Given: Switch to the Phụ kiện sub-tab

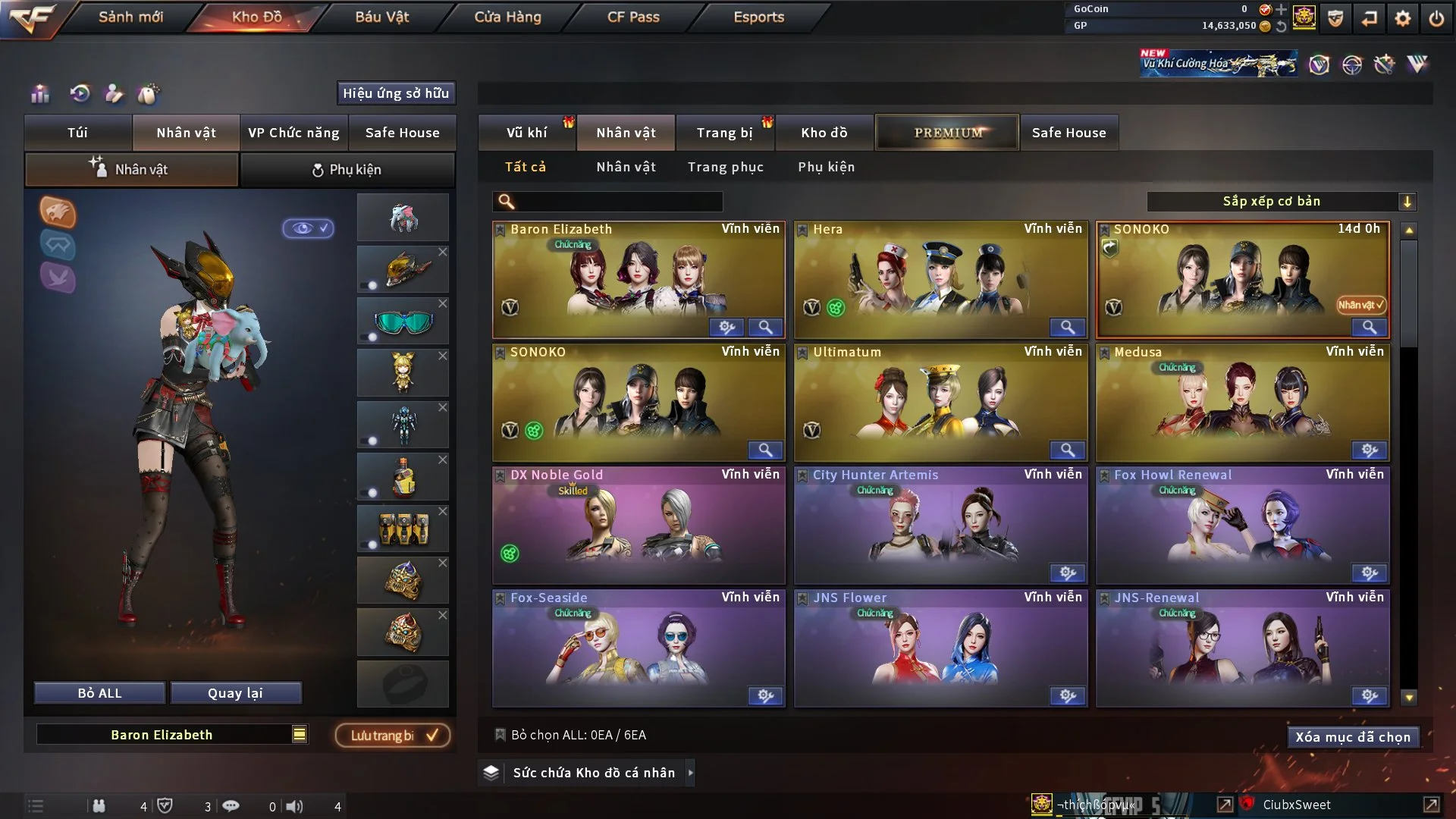Looking at the screenshot, I should (347, 170).
